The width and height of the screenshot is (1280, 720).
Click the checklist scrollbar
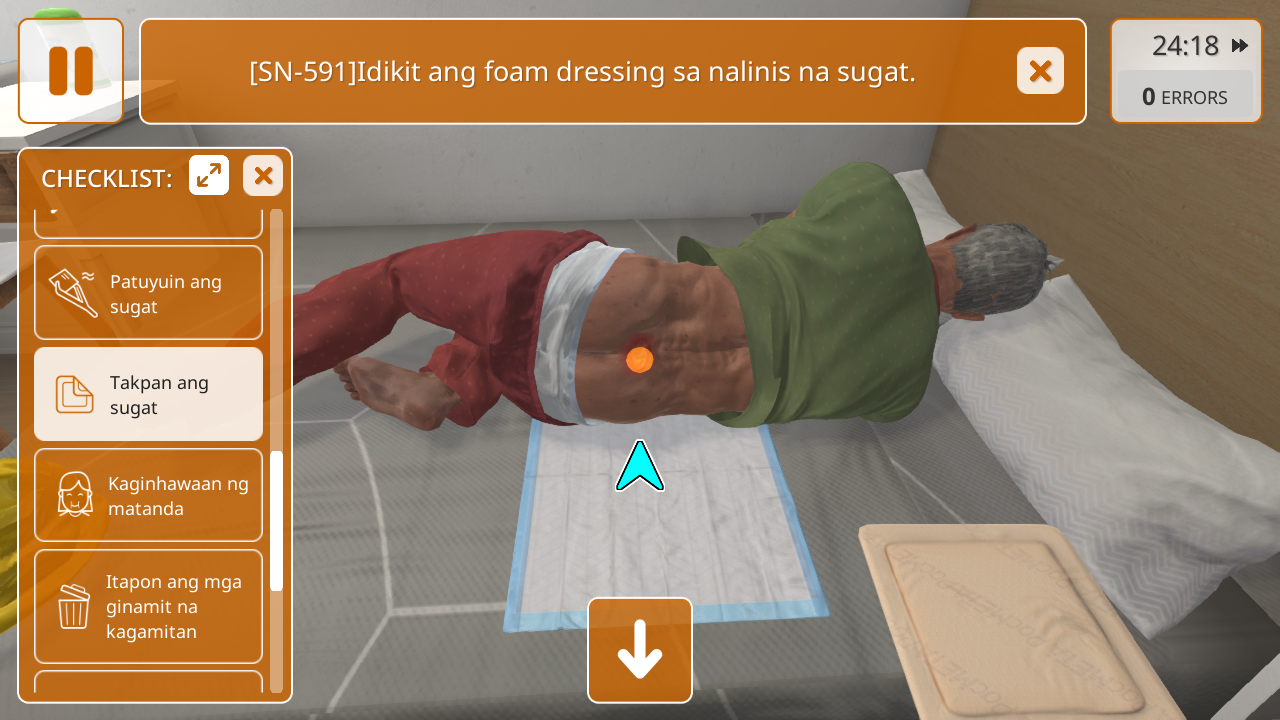[277, 520]
